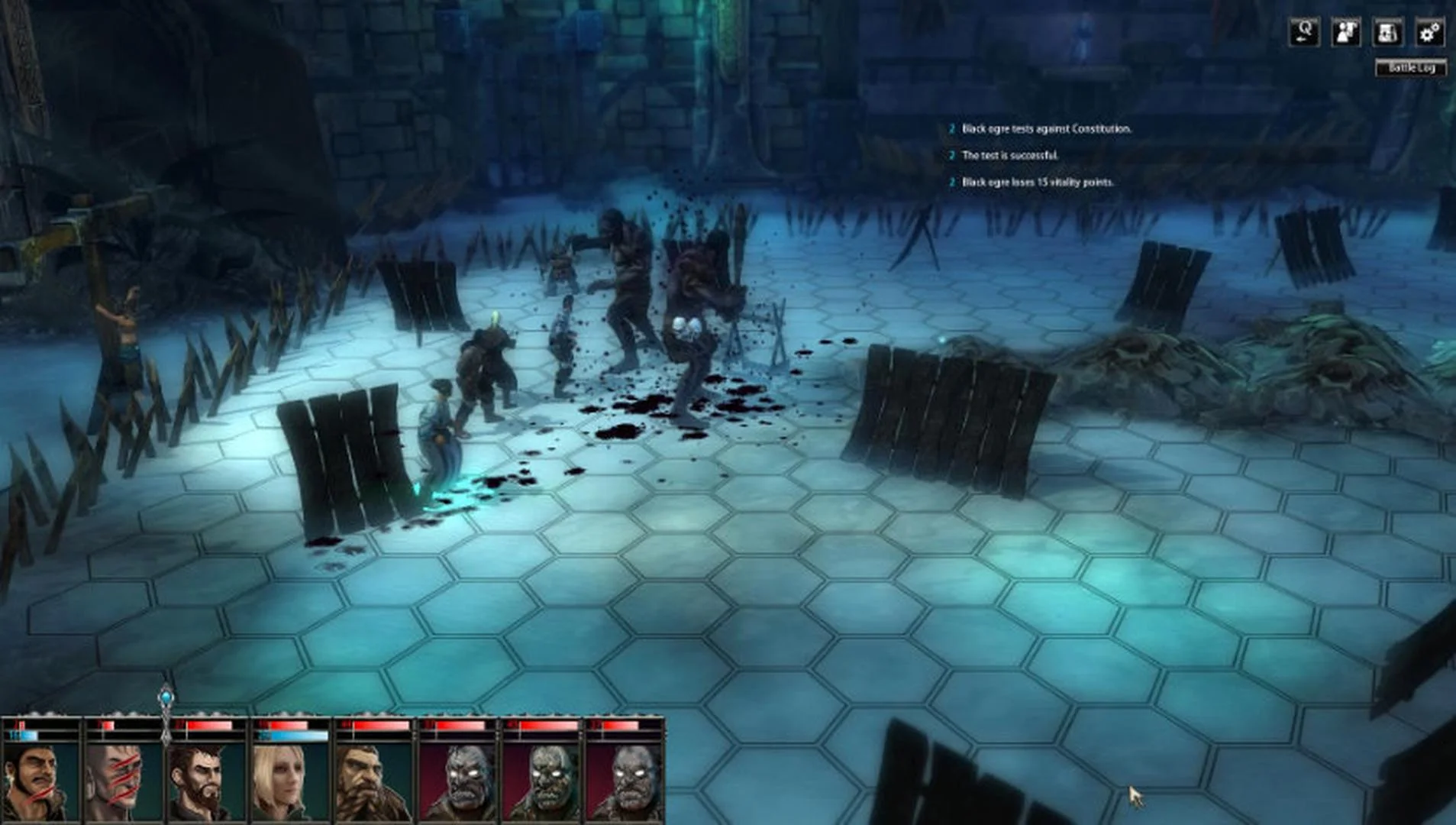Open the settings gear icon

pyautogui.click(x=1431, y=32)
